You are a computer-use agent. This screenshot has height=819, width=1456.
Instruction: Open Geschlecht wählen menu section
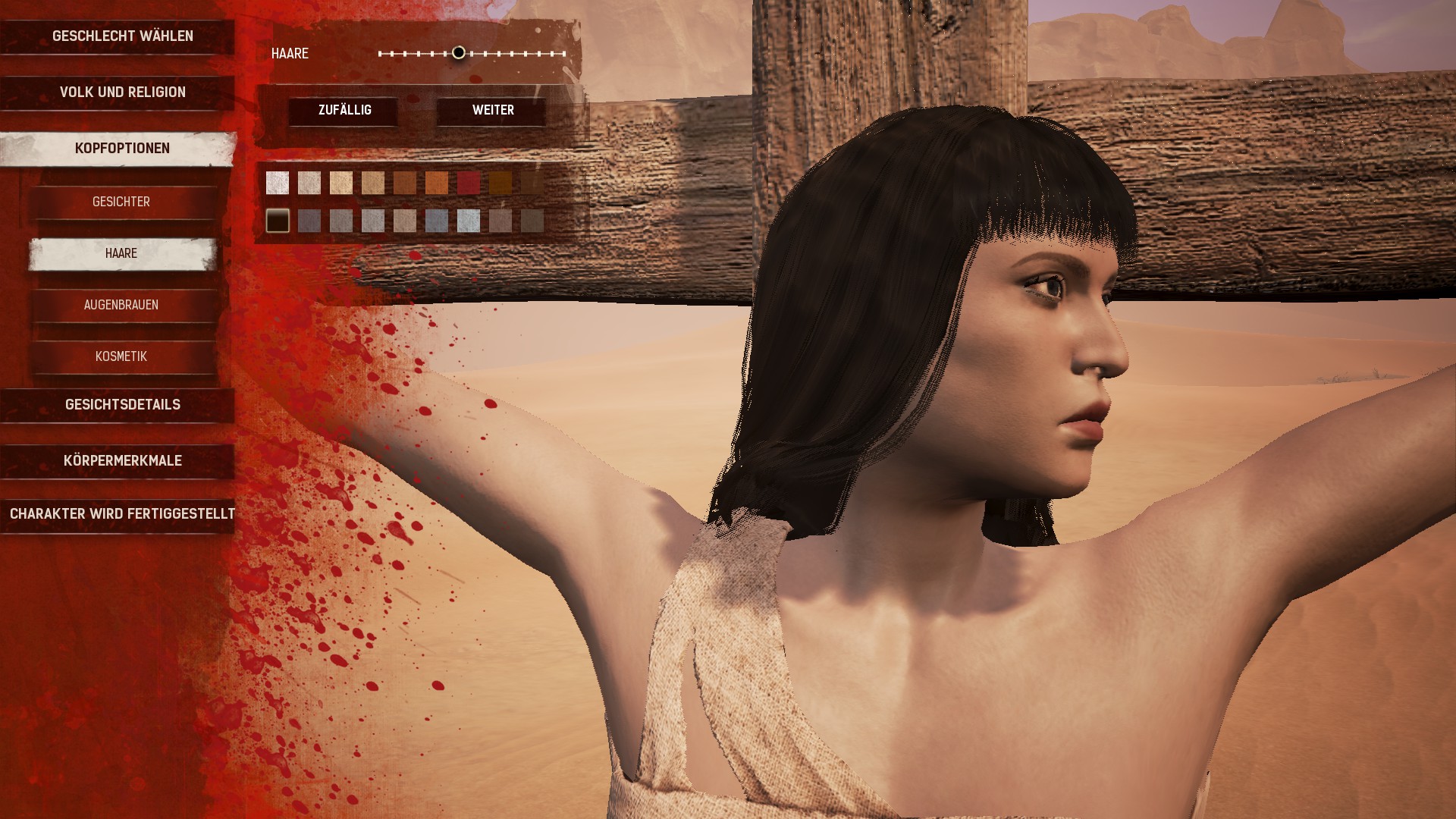click(122, 36)
